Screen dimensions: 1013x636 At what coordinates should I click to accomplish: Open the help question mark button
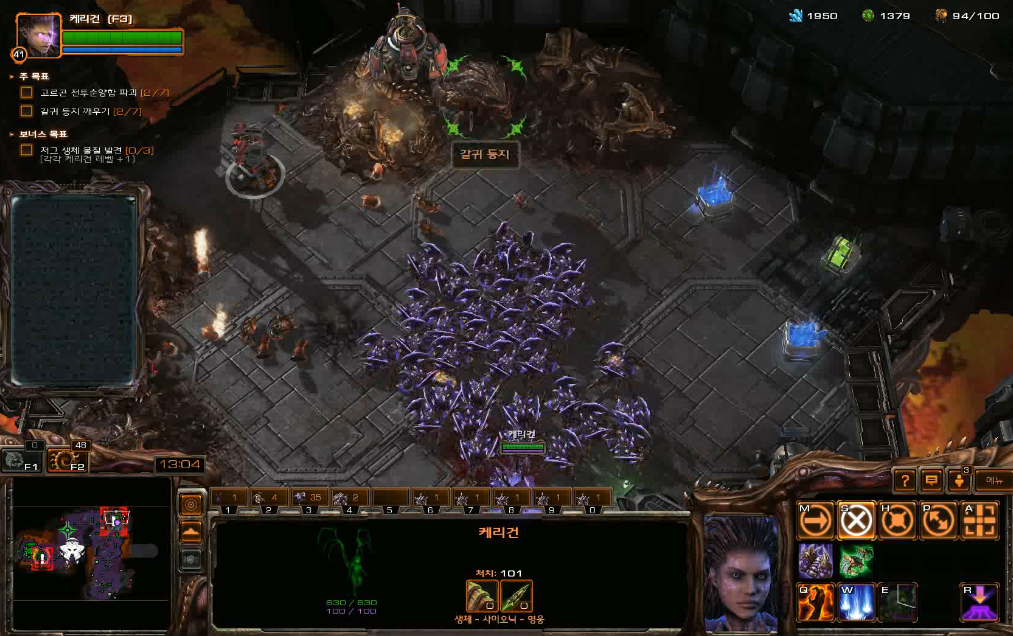903,481
